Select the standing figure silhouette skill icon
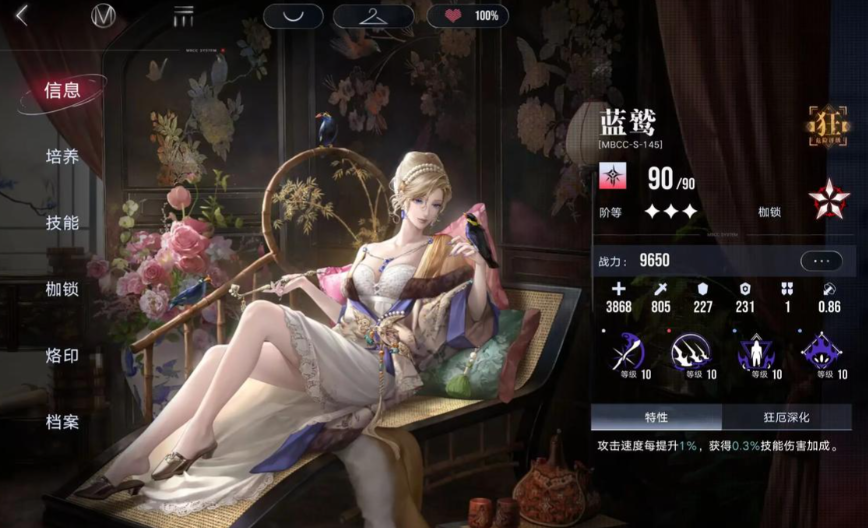Image resolution: width=868 pixels, height=528 pixels. click(755, 353)
